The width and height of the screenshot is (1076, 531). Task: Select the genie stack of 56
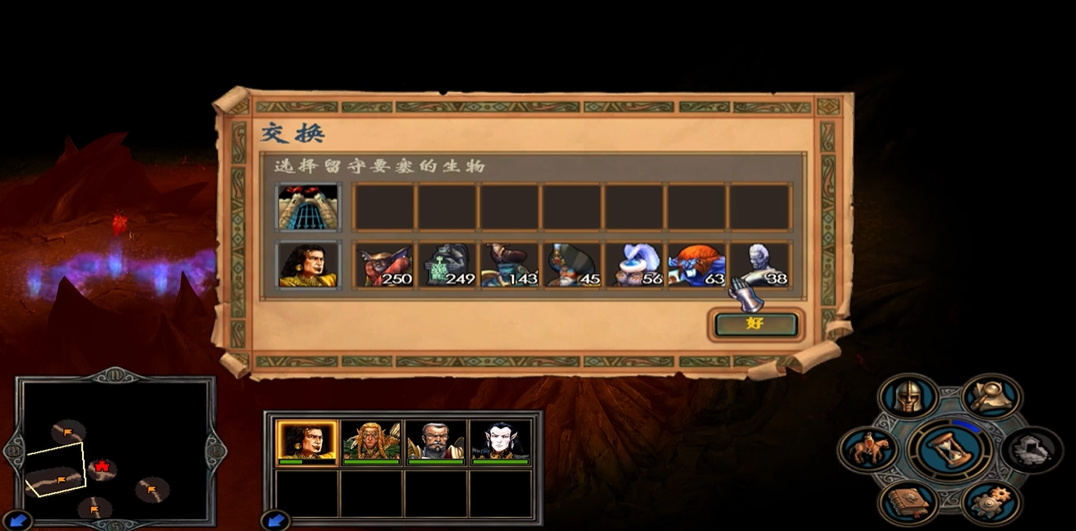(634, 265)
